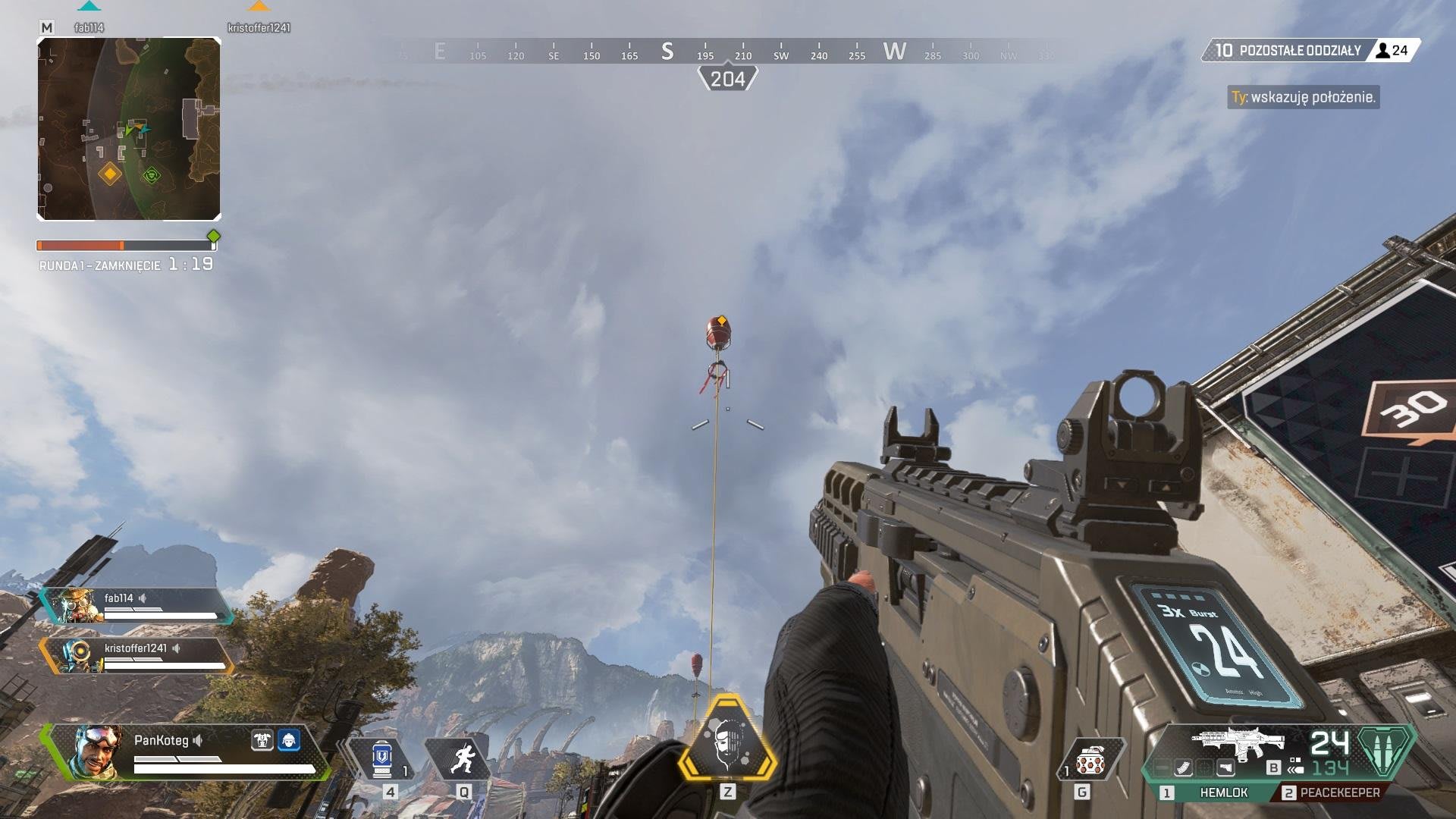This screenshot has height=819, width=1456.
Task: Switch to the Peacekeeper weapon slot
Action: pyautogui.click(x=1339, y=792)
